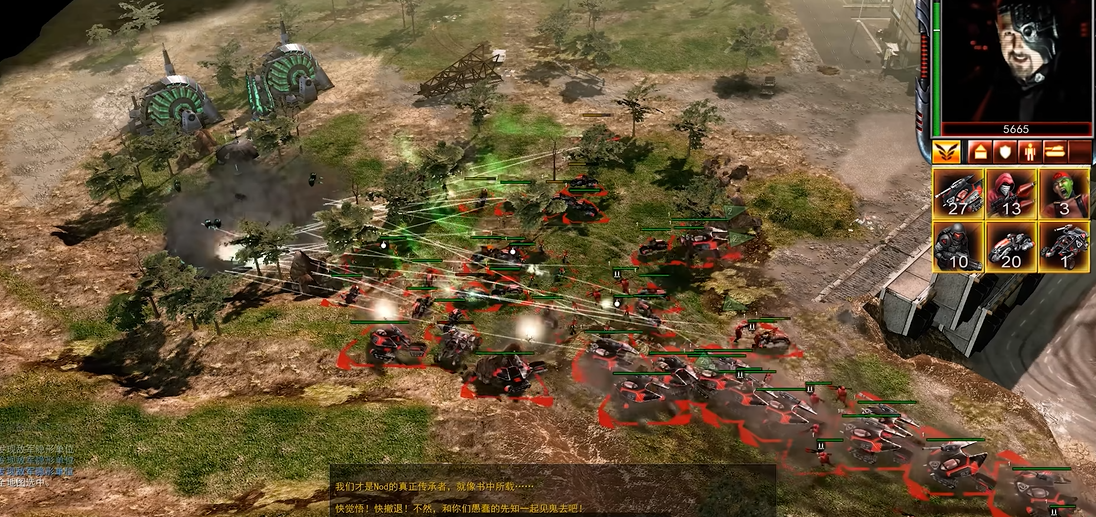Select the 3 green-faced Fanatics group

pos(1063,194)
